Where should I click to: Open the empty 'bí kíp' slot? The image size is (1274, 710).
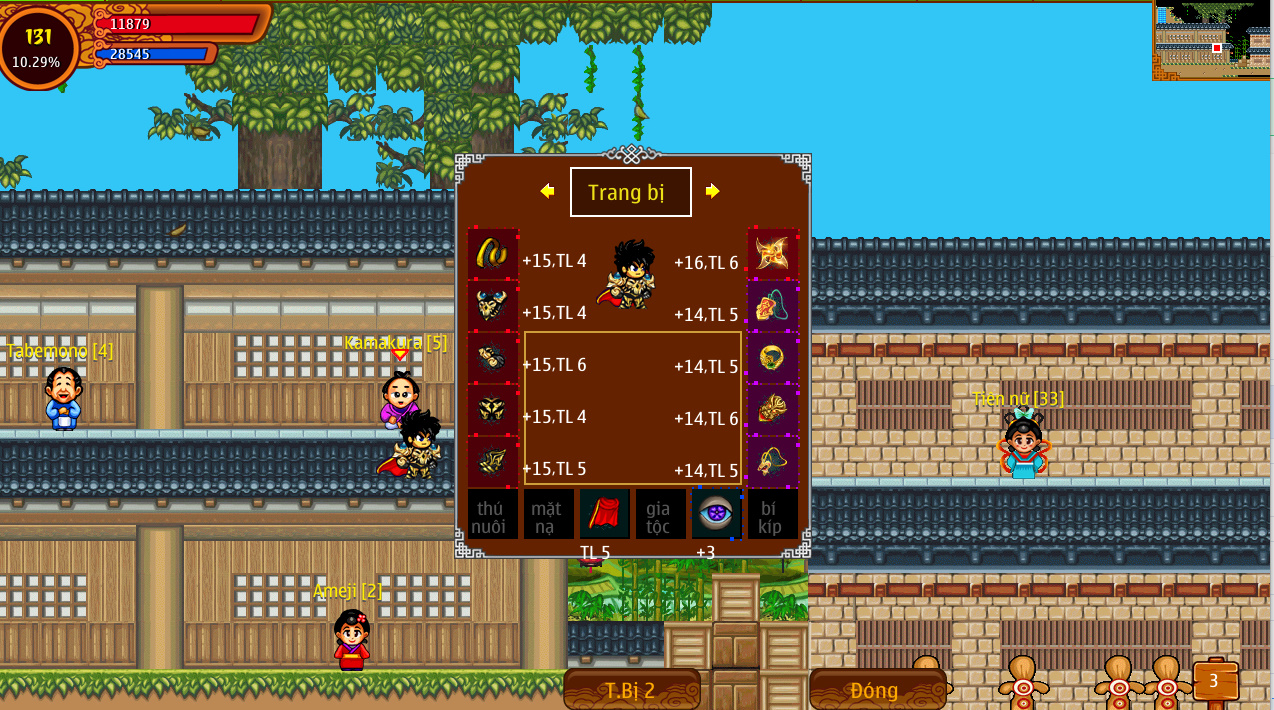coord(773,514)
